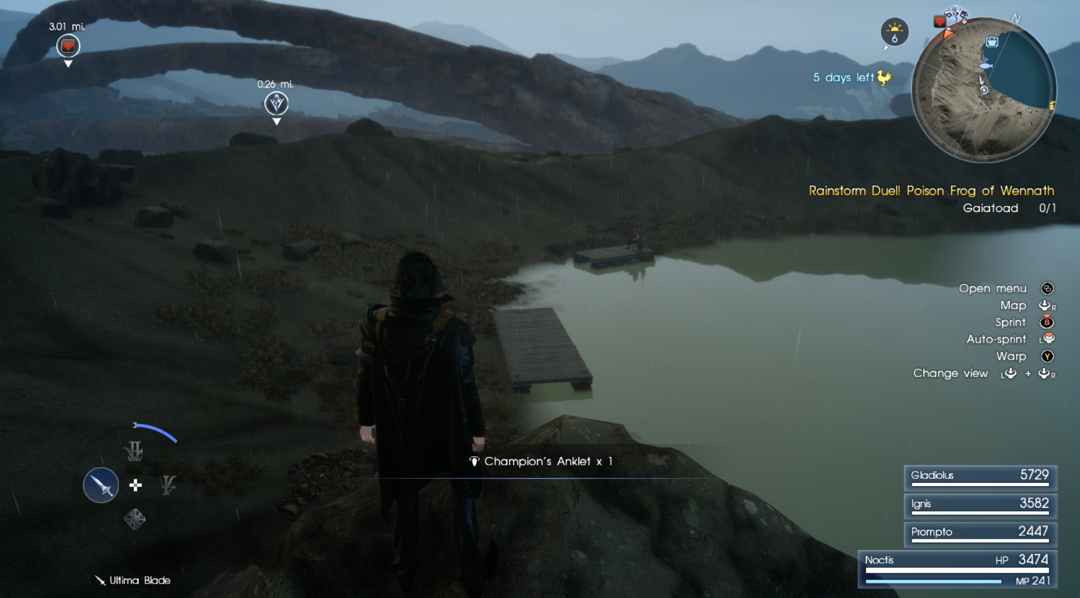The image size is (1080, 598).
Task: Select the 0.26 mi waypoint marker
Action: point(276,103)
